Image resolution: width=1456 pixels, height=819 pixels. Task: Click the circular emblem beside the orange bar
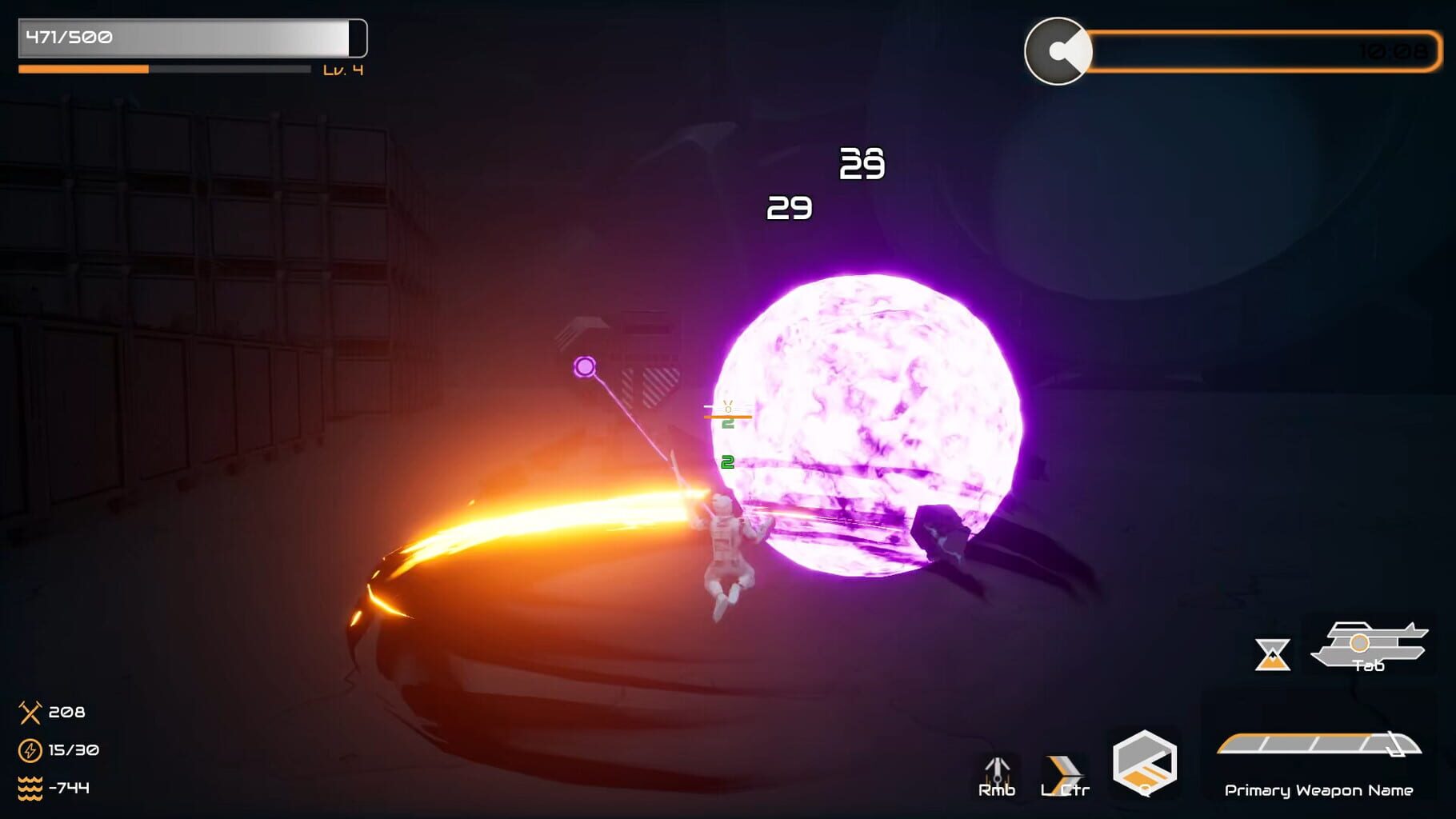1058,51
